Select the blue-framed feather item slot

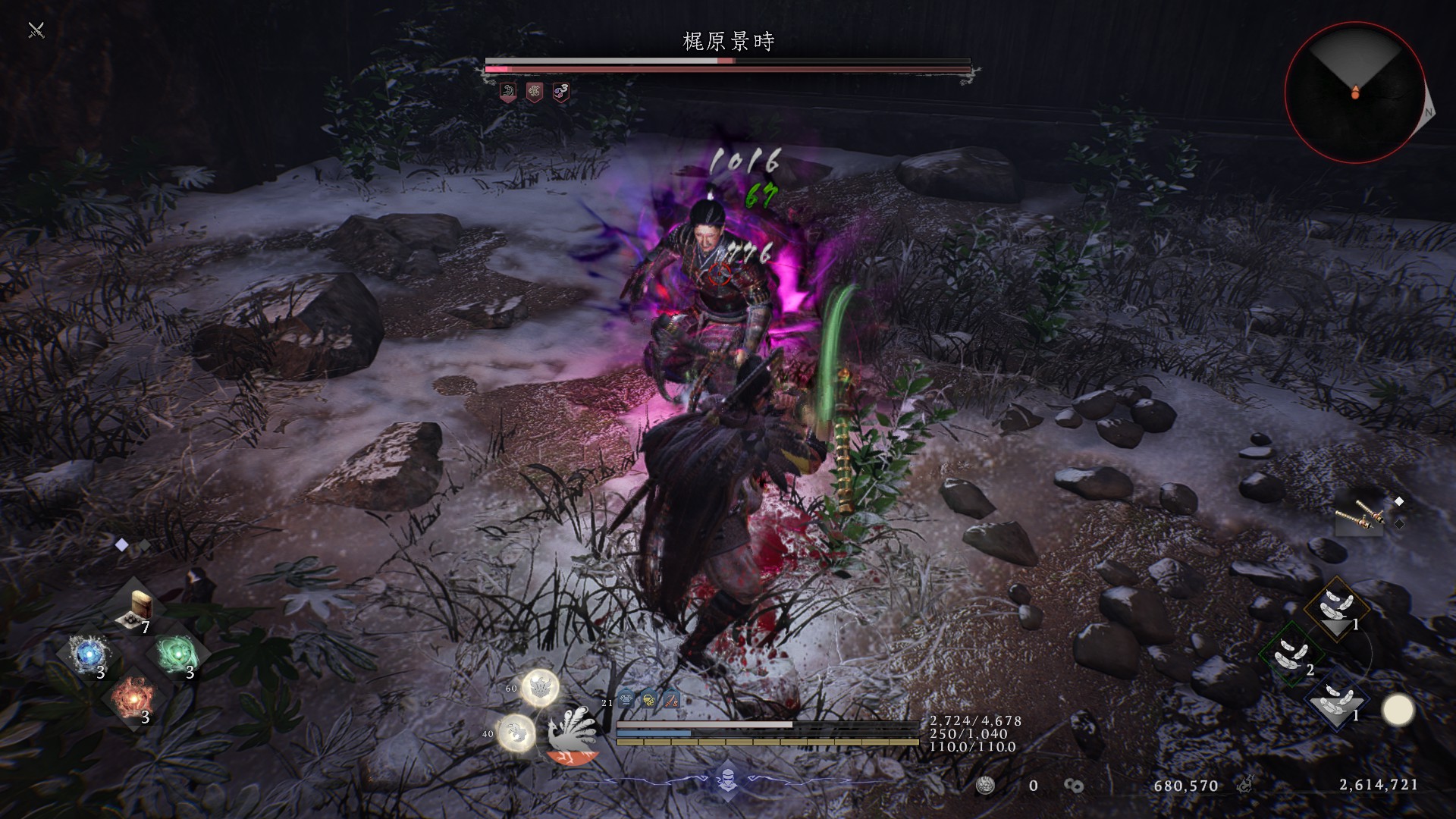pyautogui.click(x=1336, y=699)
